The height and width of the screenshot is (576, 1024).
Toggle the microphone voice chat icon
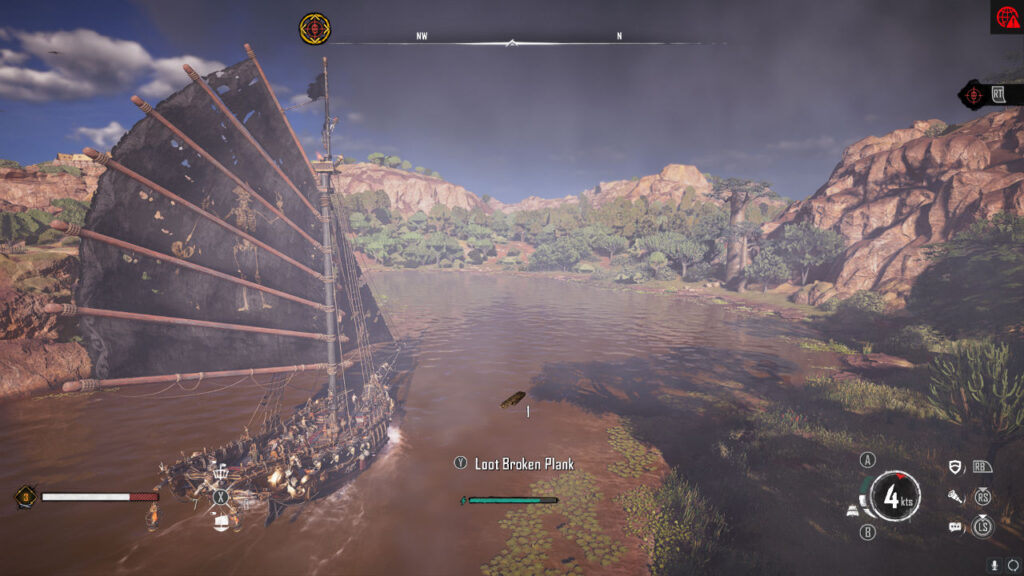[994, 564]
